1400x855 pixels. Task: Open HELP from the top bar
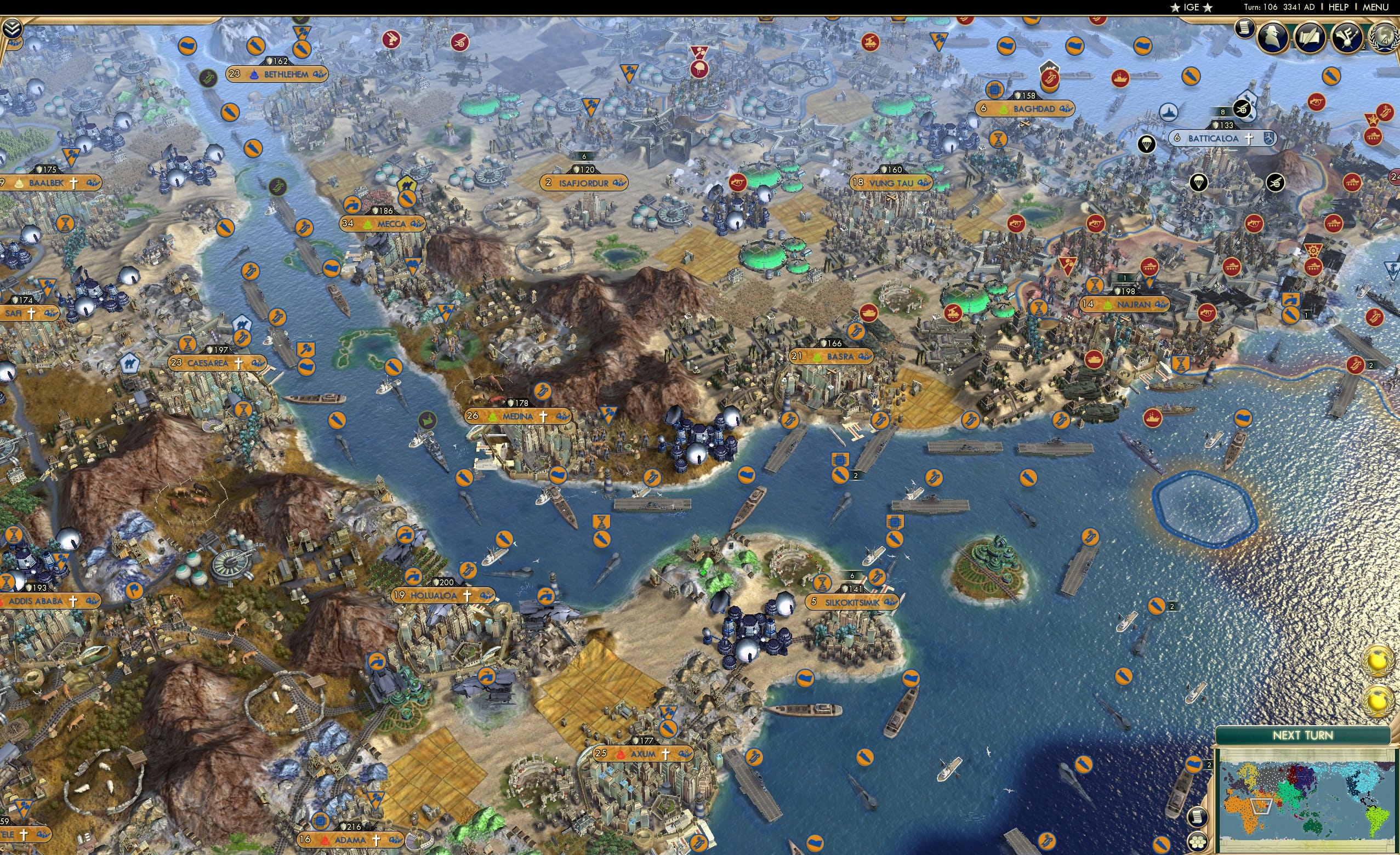tap(1339, 7)
